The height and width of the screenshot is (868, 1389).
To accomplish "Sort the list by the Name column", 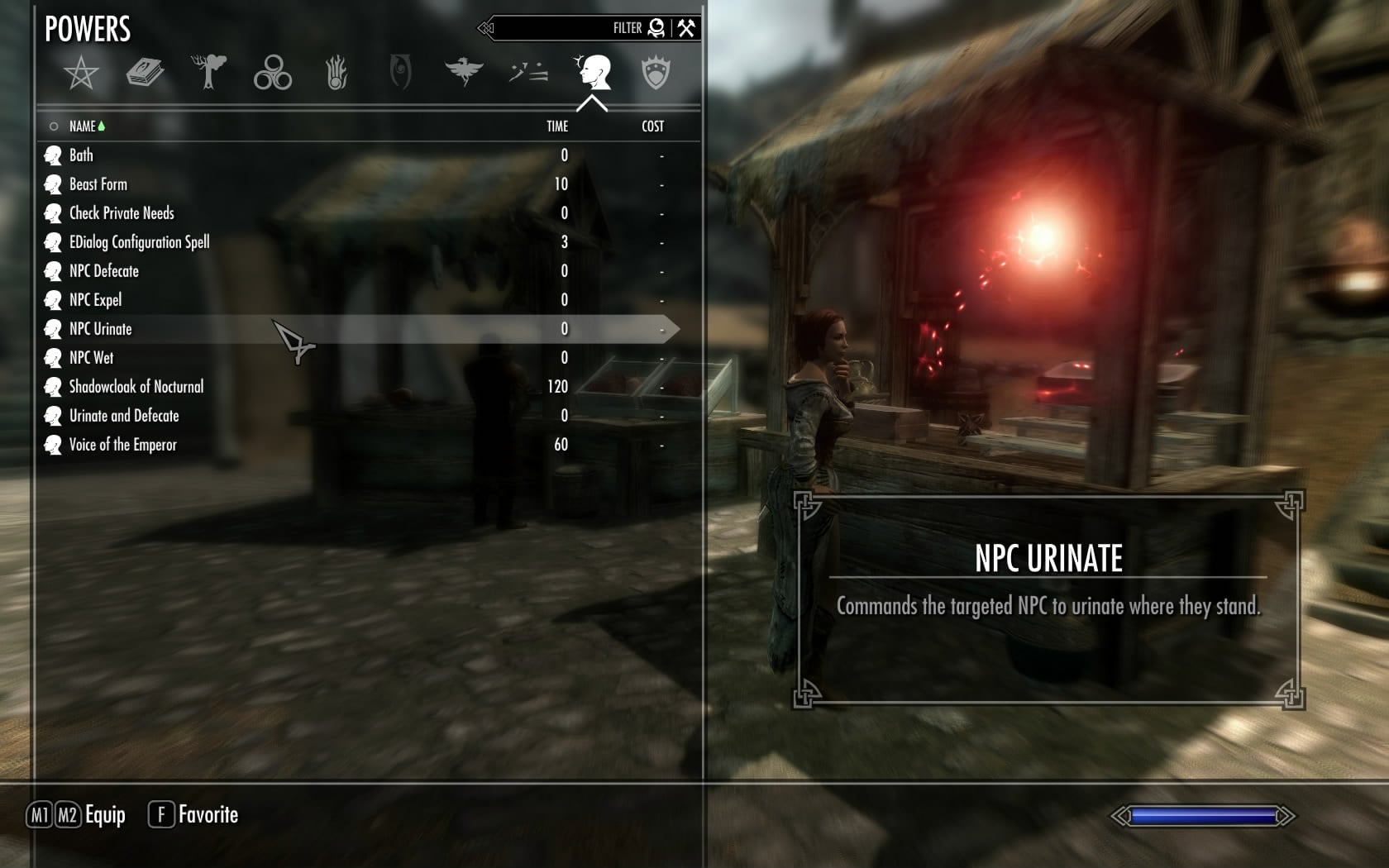I will click(x=83, y=126).
